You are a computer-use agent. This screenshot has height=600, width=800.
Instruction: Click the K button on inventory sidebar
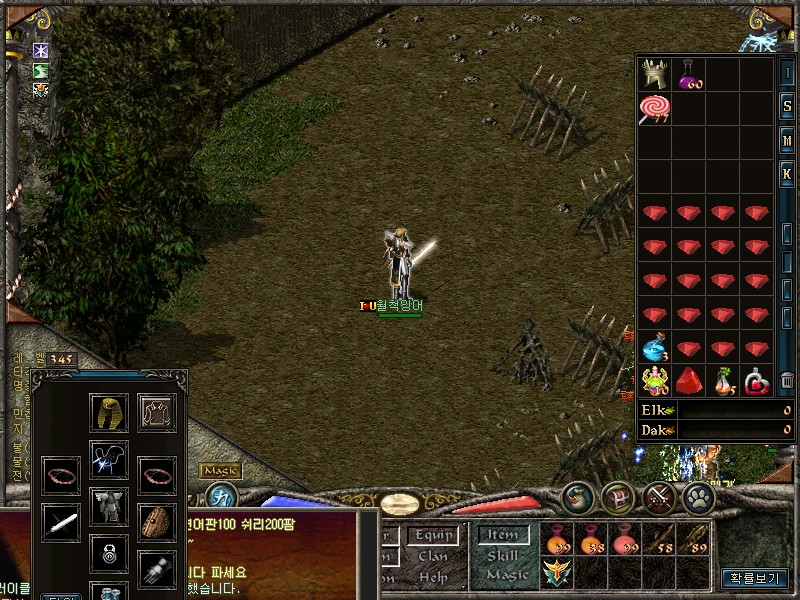click(x=787, y=173)
